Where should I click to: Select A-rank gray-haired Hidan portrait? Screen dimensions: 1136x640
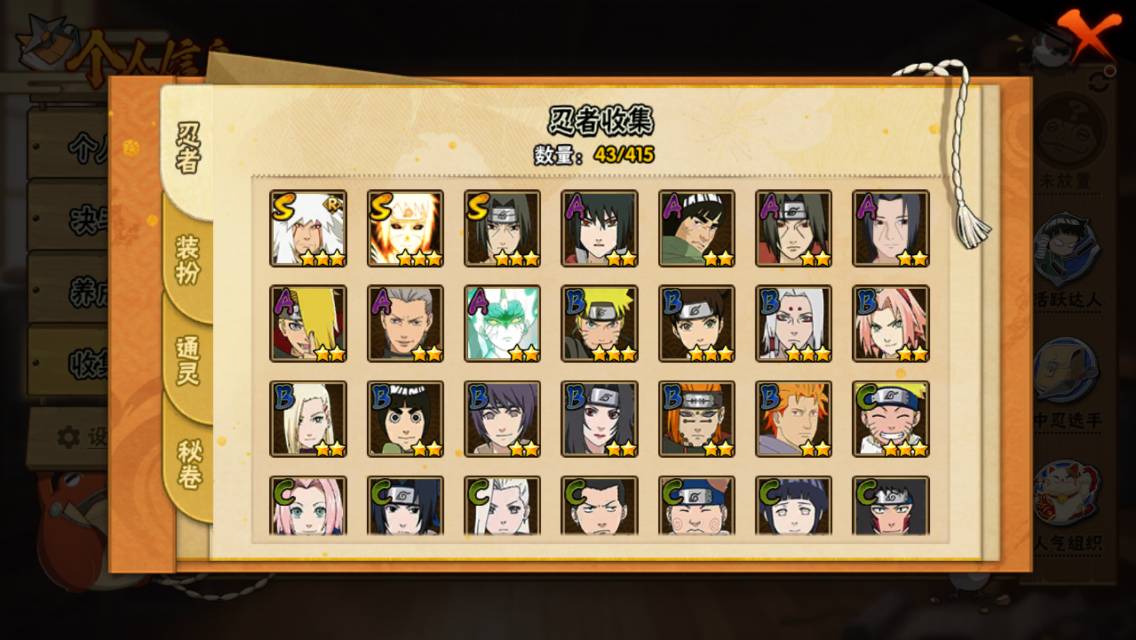pos(405,323)
